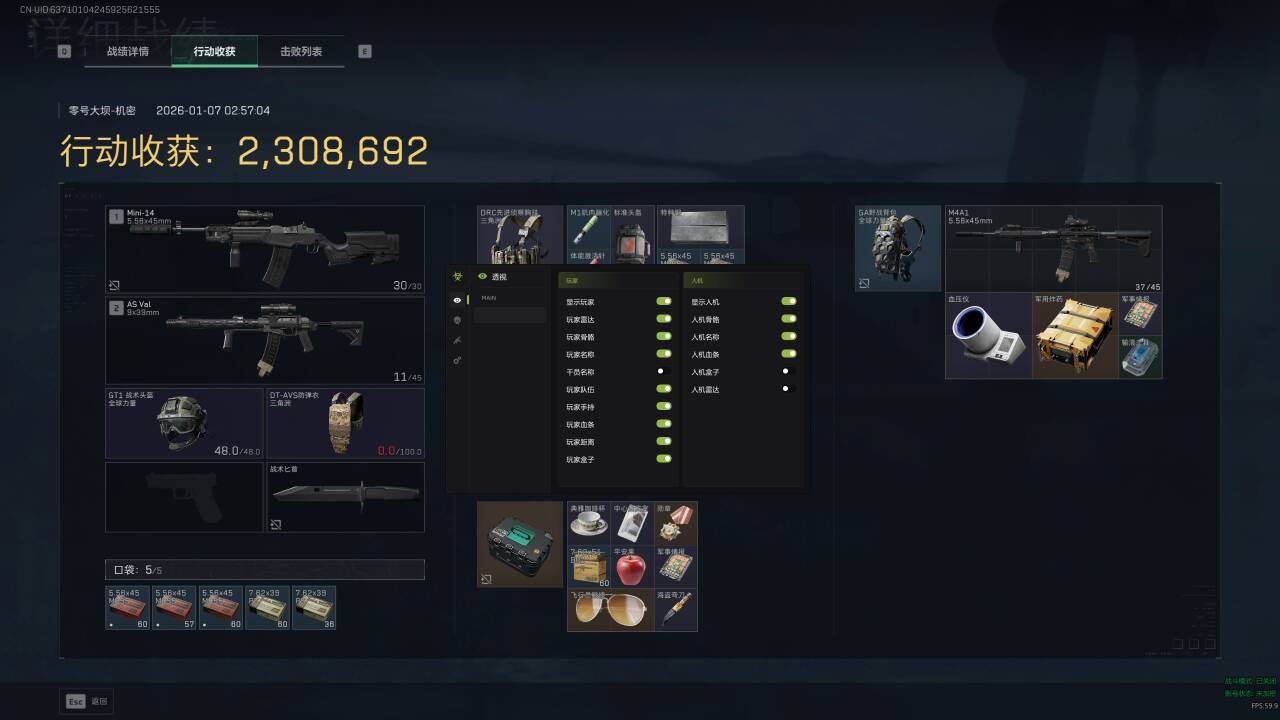Select the 行动收获 tab
Screen dimensions: 1280x720
214,51
